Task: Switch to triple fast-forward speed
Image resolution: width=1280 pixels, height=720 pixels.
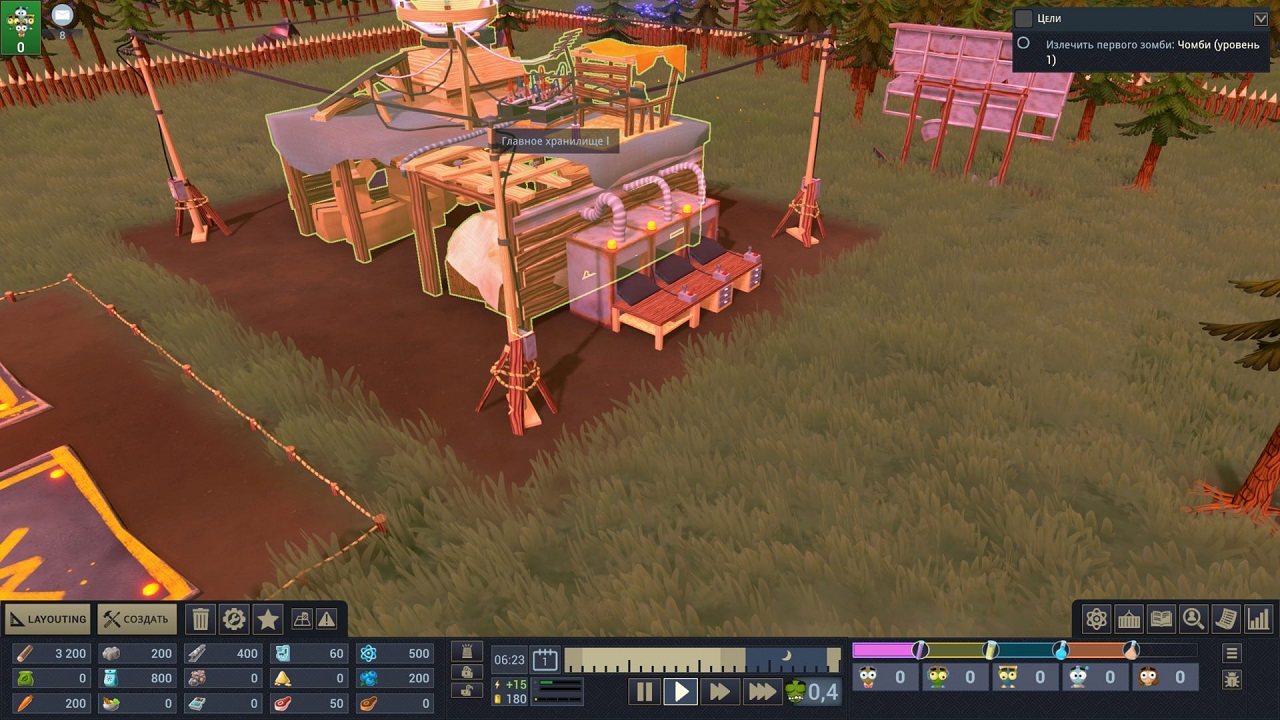Action: tap(761, 691)
